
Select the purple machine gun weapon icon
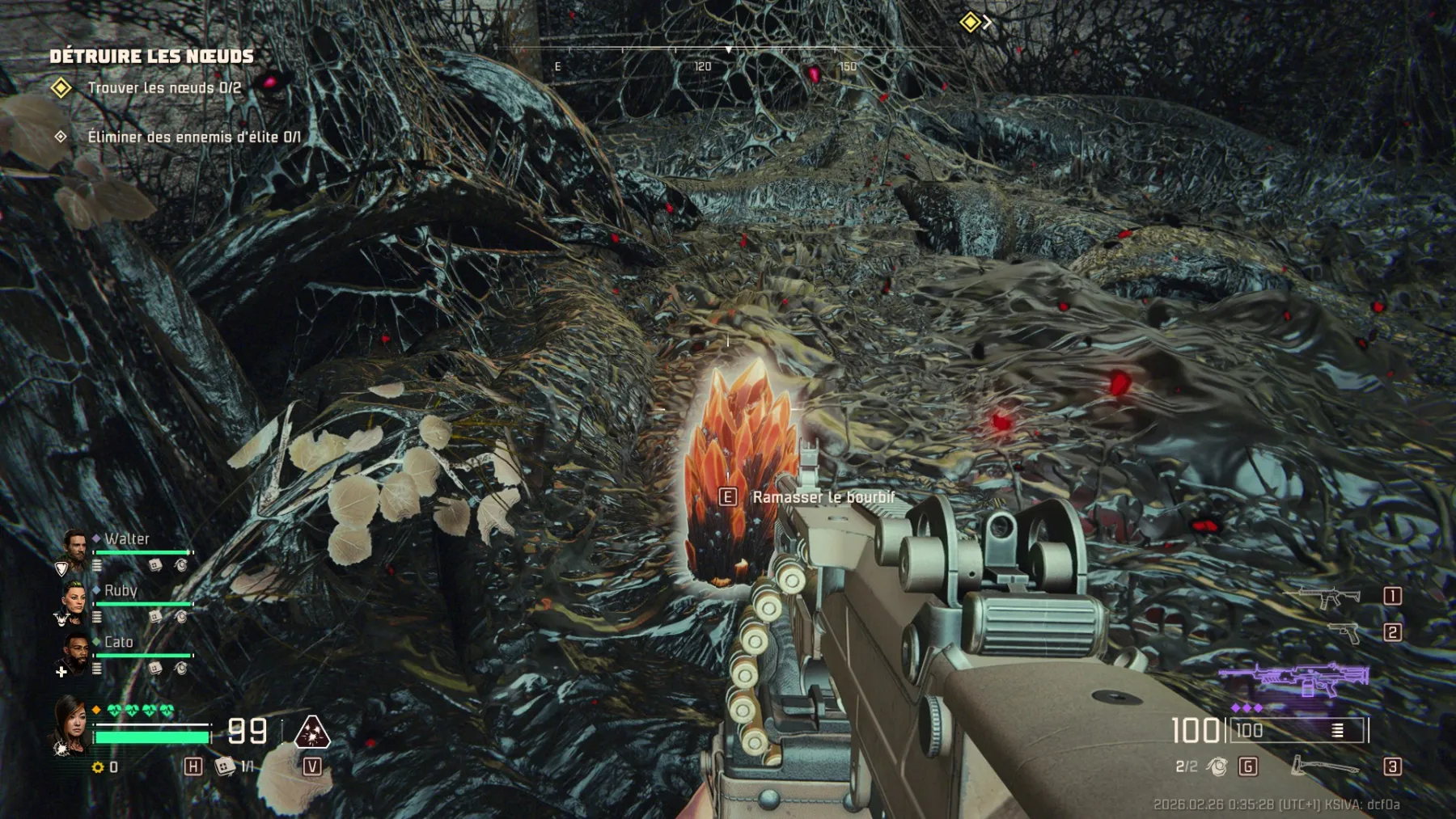1294,679
